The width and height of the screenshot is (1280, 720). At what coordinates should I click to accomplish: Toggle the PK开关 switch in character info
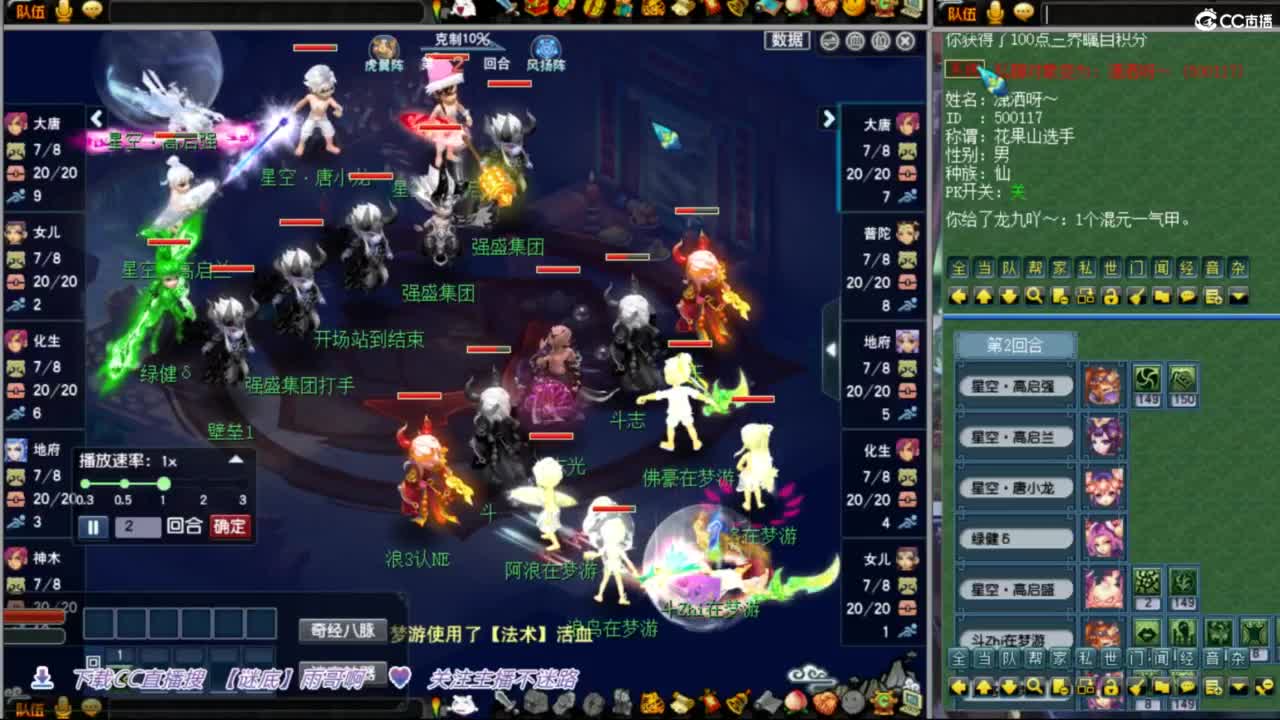(1018, 191)
